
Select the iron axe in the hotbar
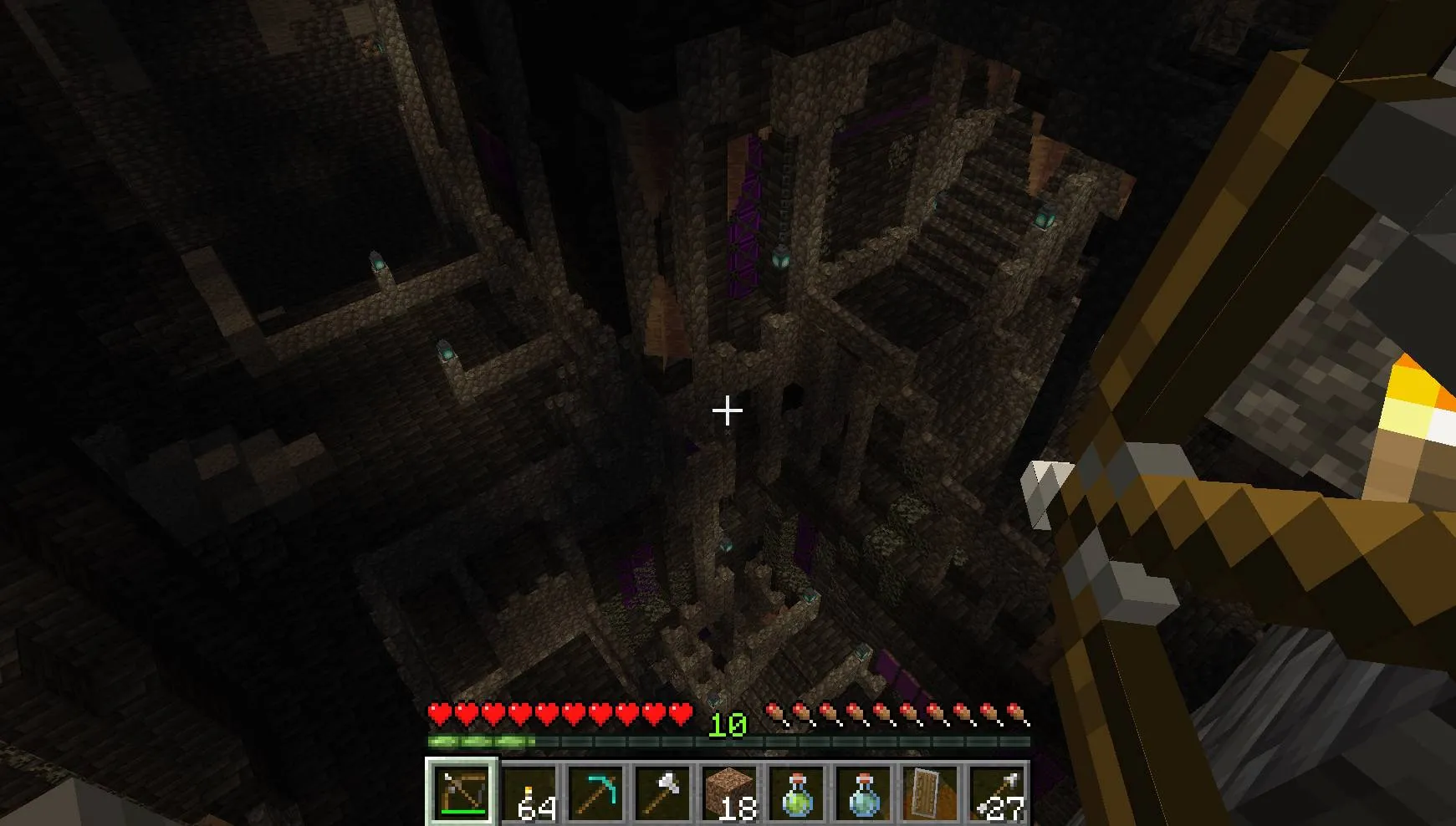(x=661, y=793)
